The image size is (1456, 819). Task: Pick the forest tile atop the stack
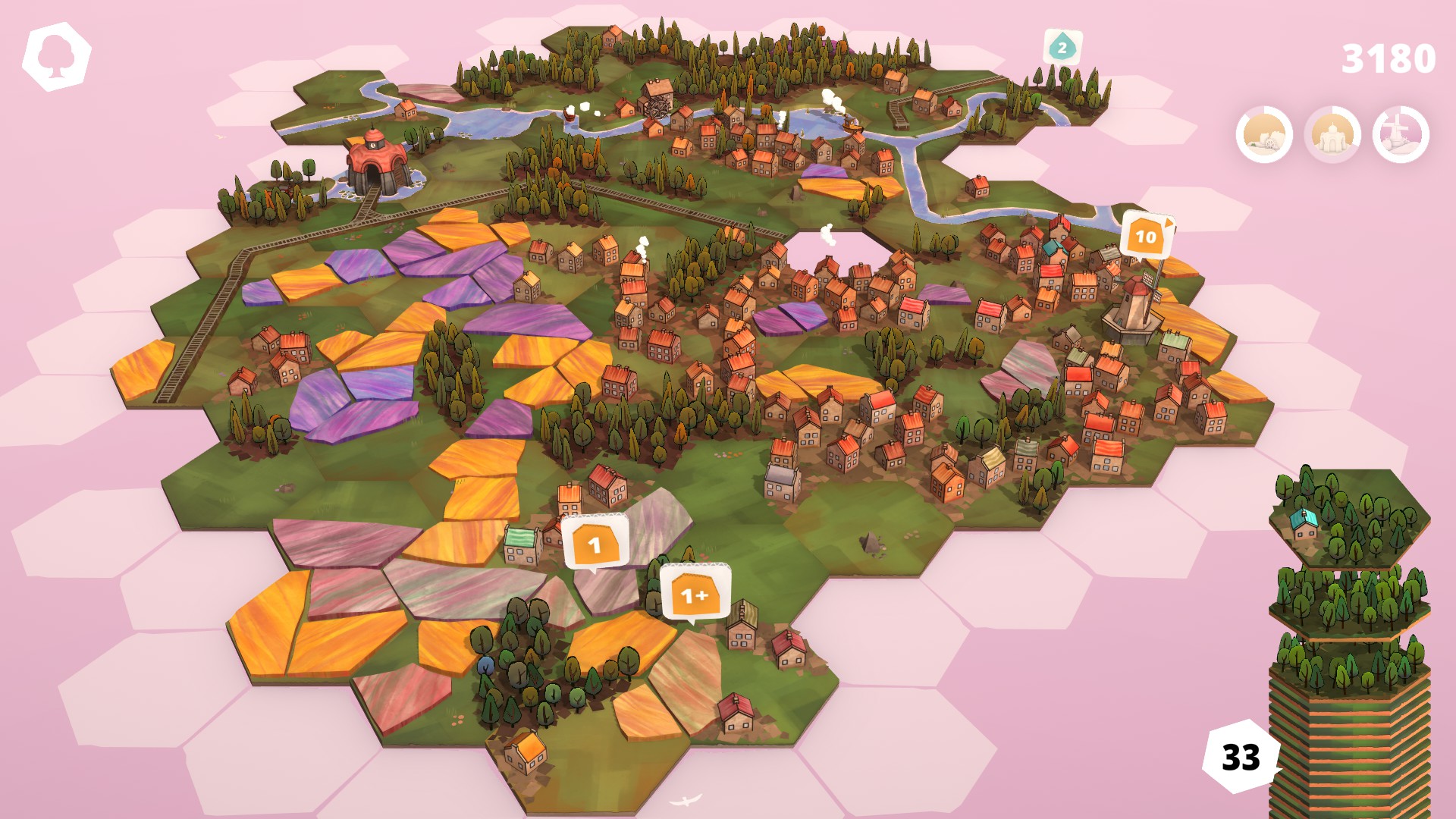(1348, 517)
